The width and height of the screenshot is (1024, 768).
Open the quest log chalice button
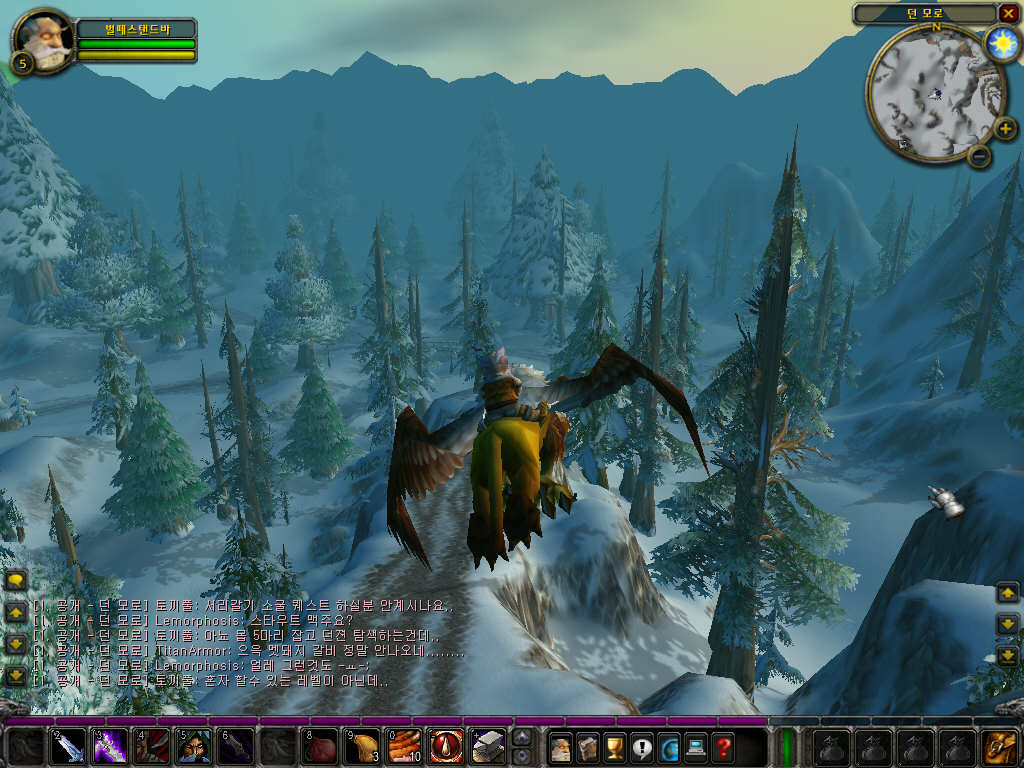(615, 747)
